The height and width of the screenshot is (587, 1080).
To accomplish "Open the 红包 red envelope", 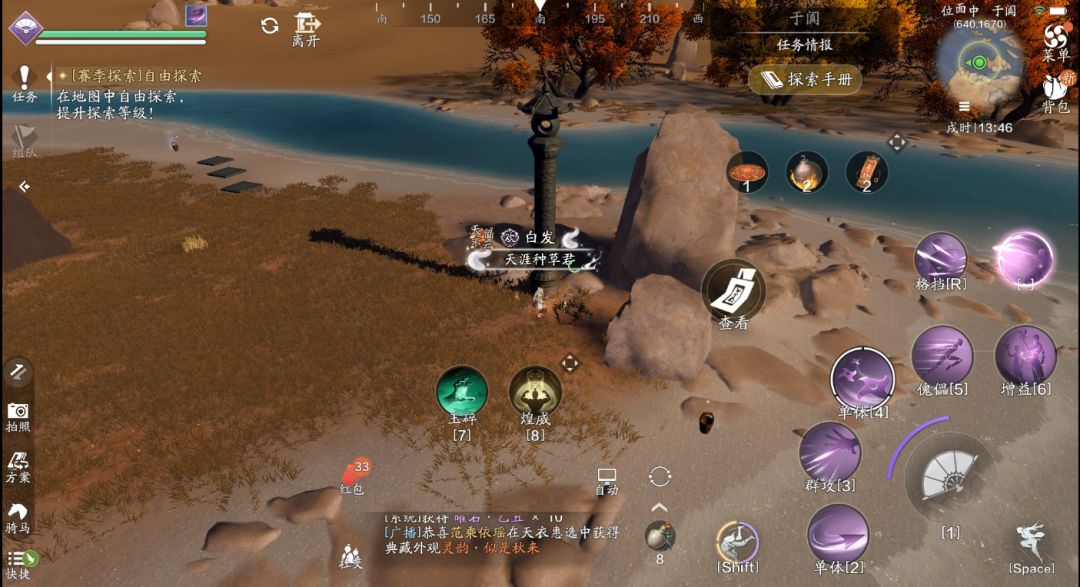I will click(x=353, y=474).
